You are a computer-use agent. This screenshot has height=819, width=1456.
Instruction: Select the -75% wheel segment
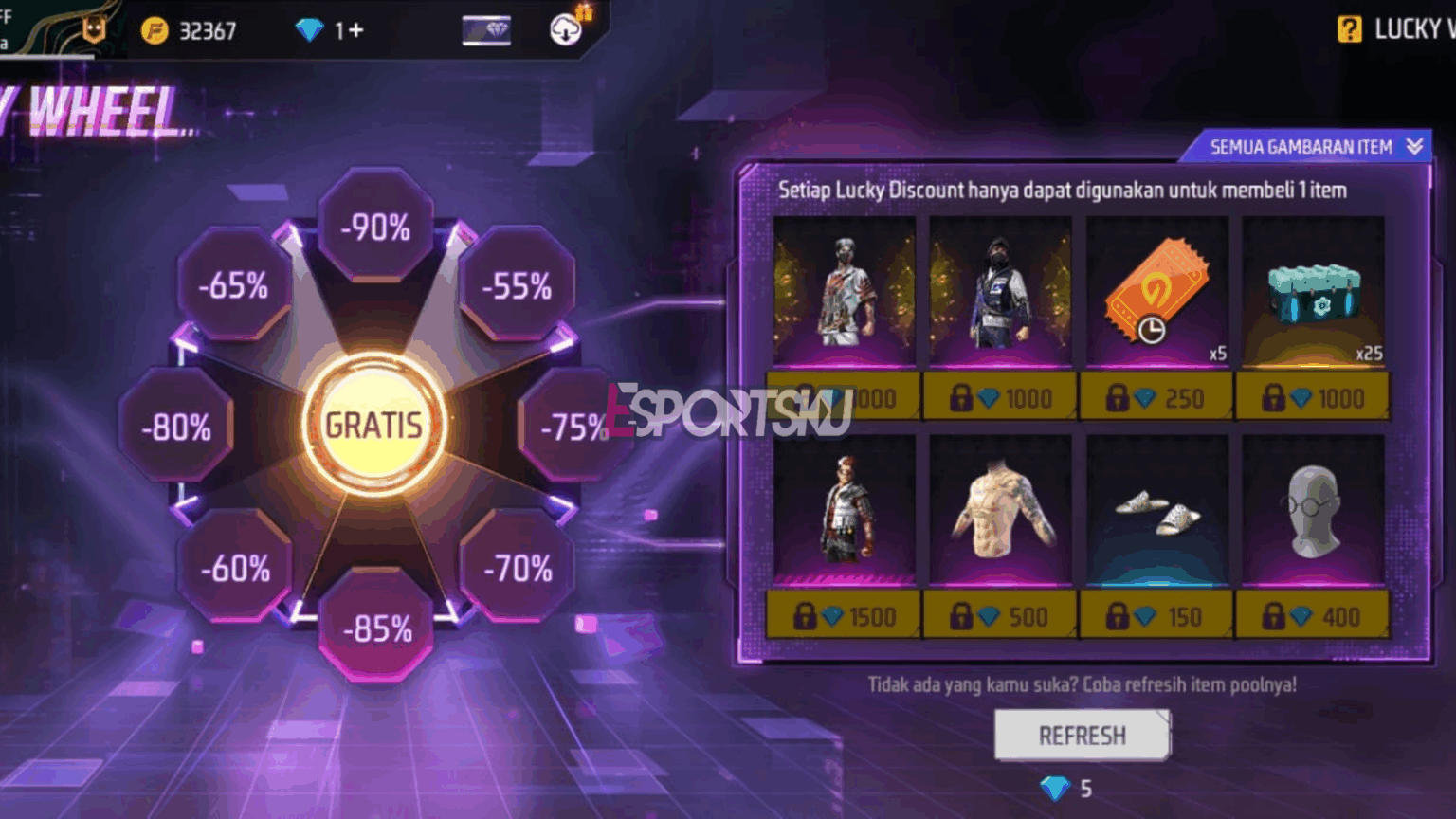(x=573, y=427)
